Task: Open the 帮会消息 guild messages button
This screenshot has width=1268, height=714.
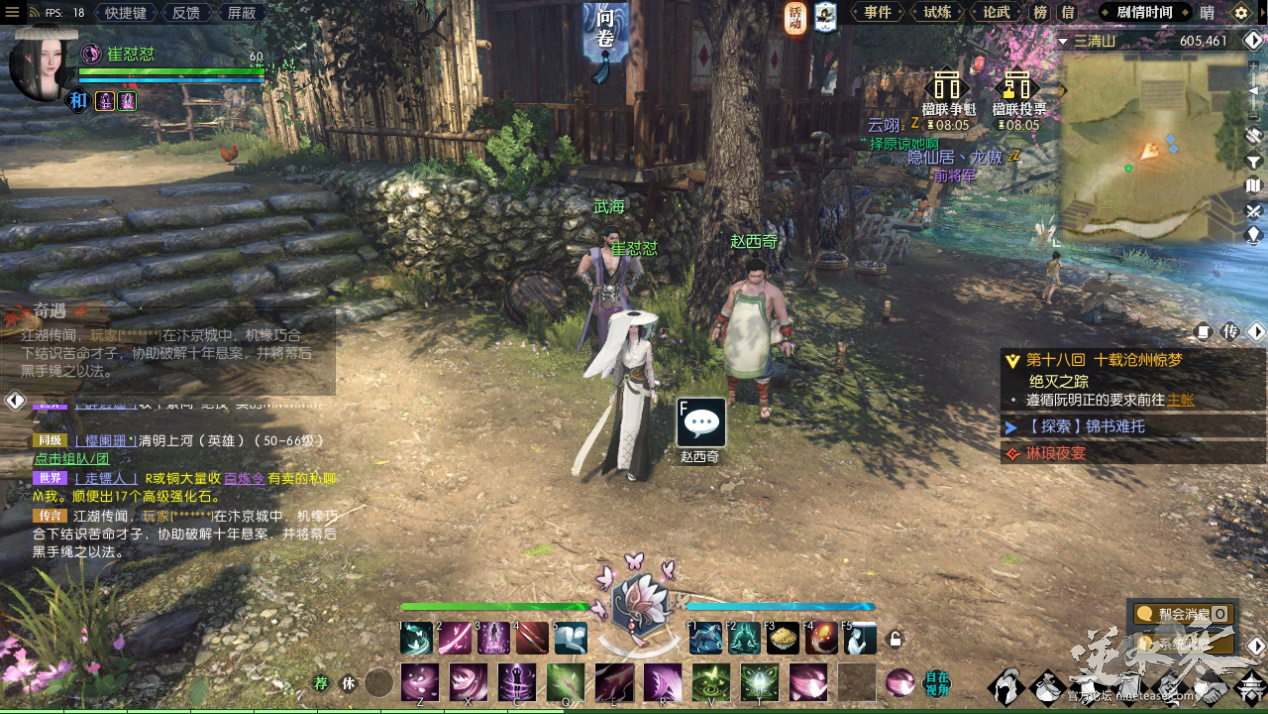Action: point(1185,614)
